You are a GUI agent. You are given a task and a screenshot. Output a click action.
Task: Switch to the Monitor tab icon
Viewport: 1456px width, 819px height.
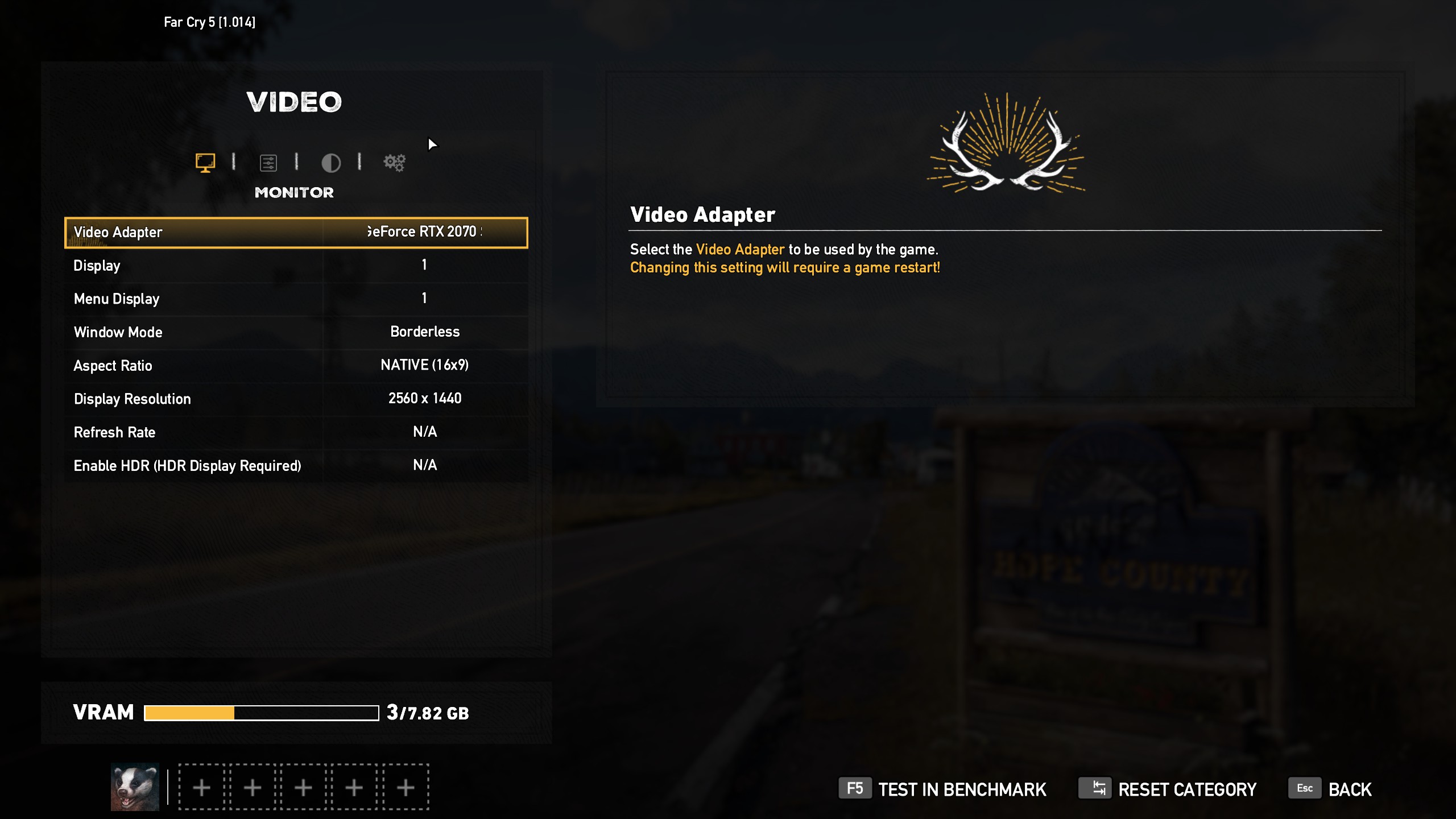pyautogui.click(x=205, y=163)
